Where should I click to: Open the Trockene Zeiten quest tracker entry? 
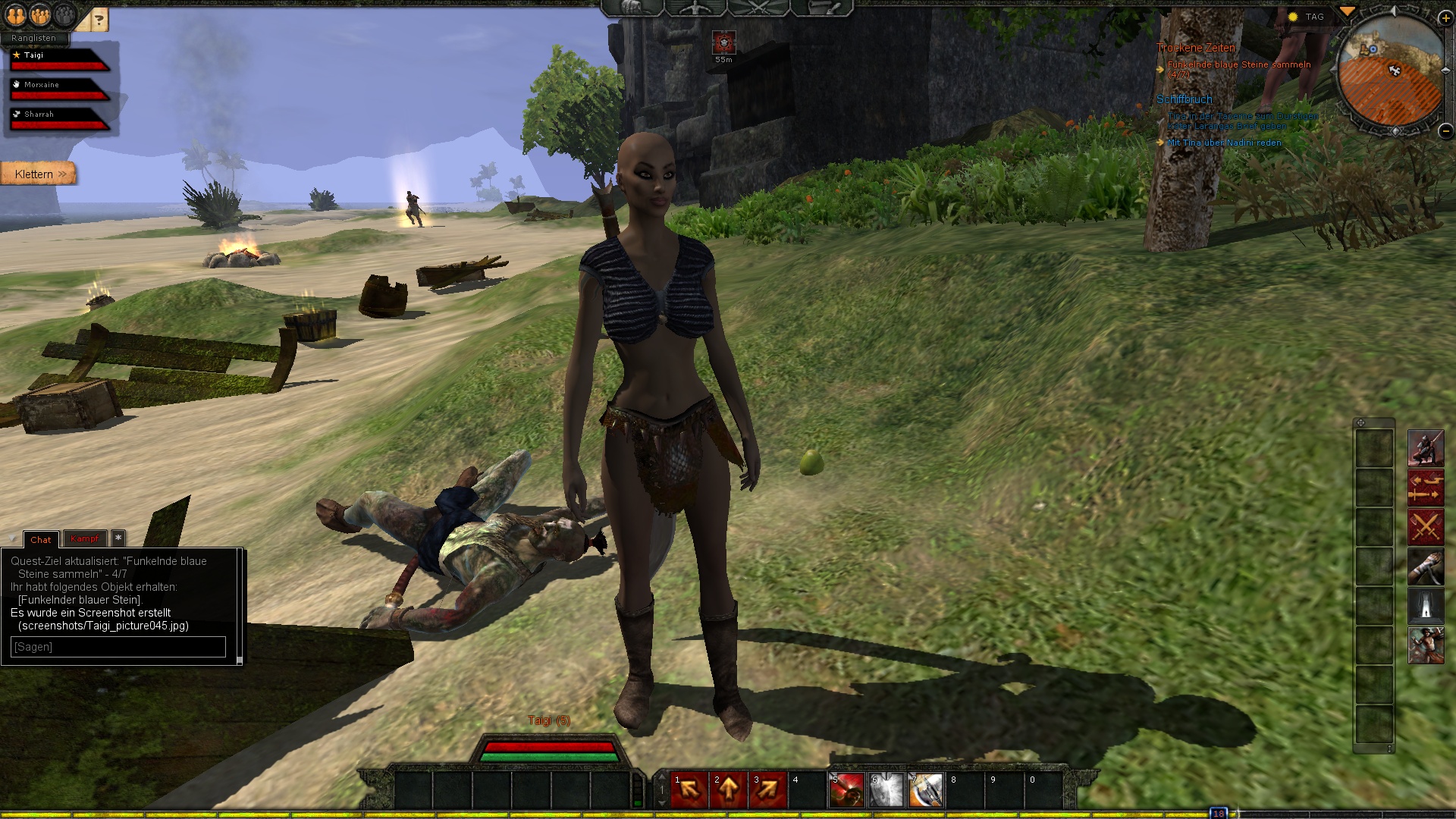tap(1196, 48)
